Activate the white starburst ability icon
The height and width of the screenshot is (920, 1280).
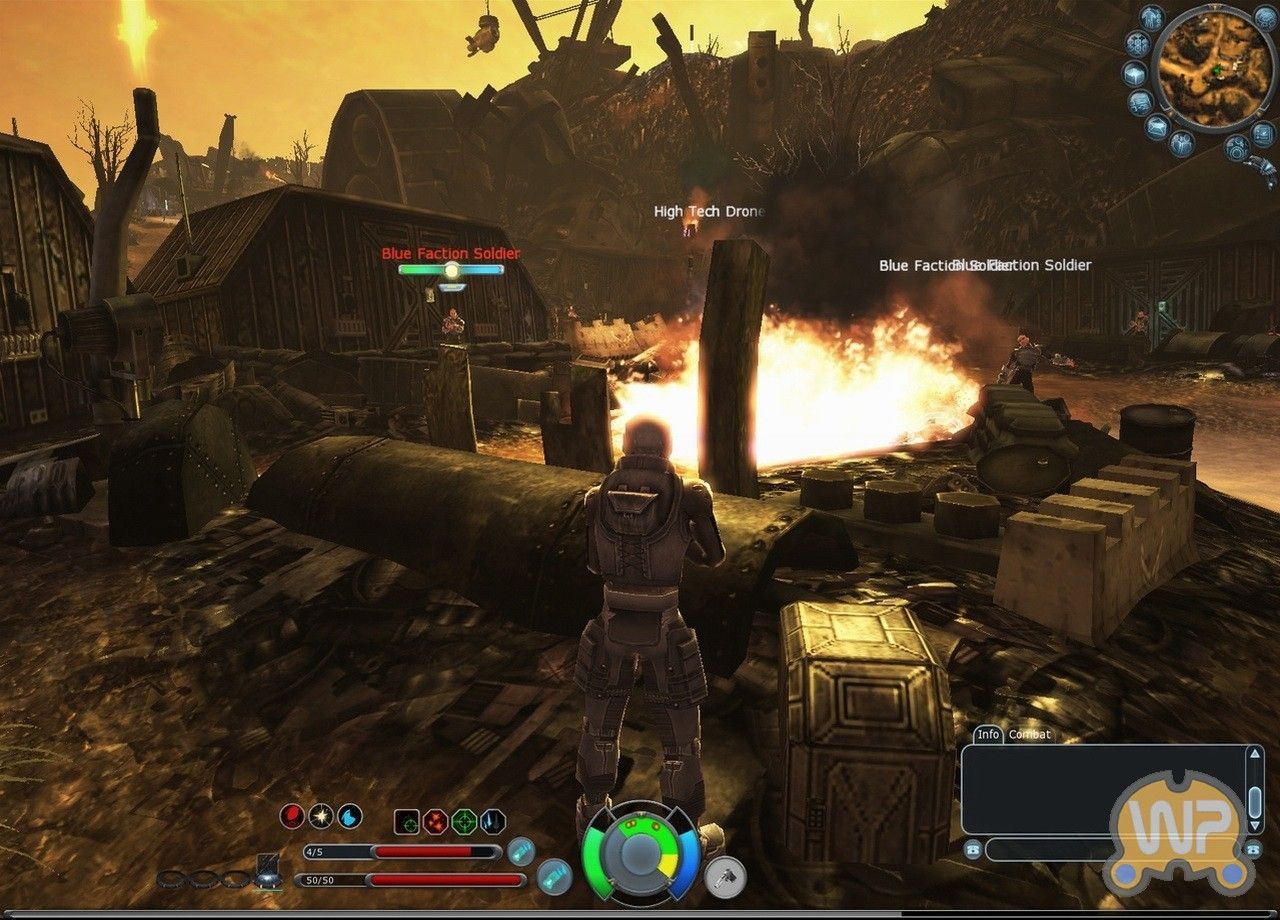point(320,817)
